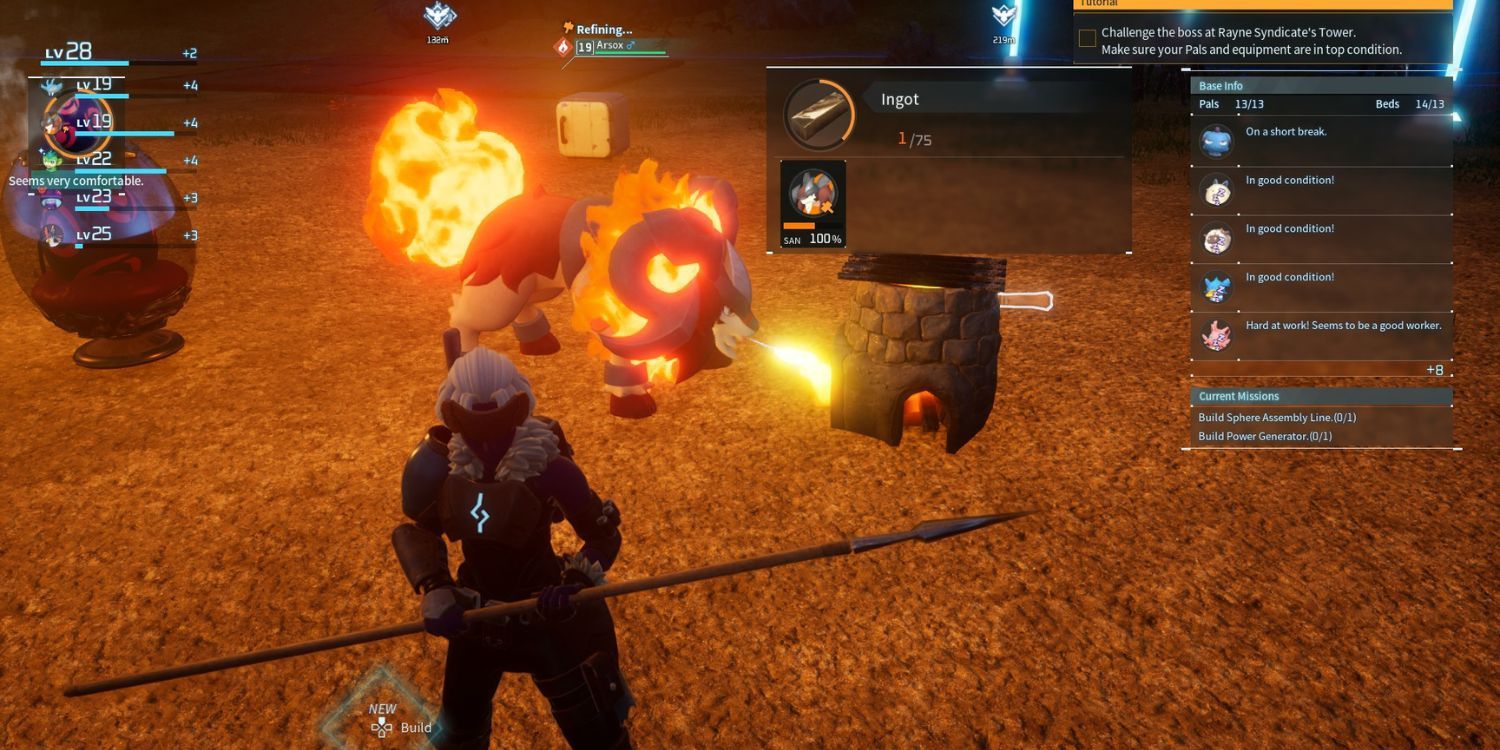Open the Build Sphere Assembly Line mission
Viewport: 1500px width, 750px height.
click(1277, 418)
